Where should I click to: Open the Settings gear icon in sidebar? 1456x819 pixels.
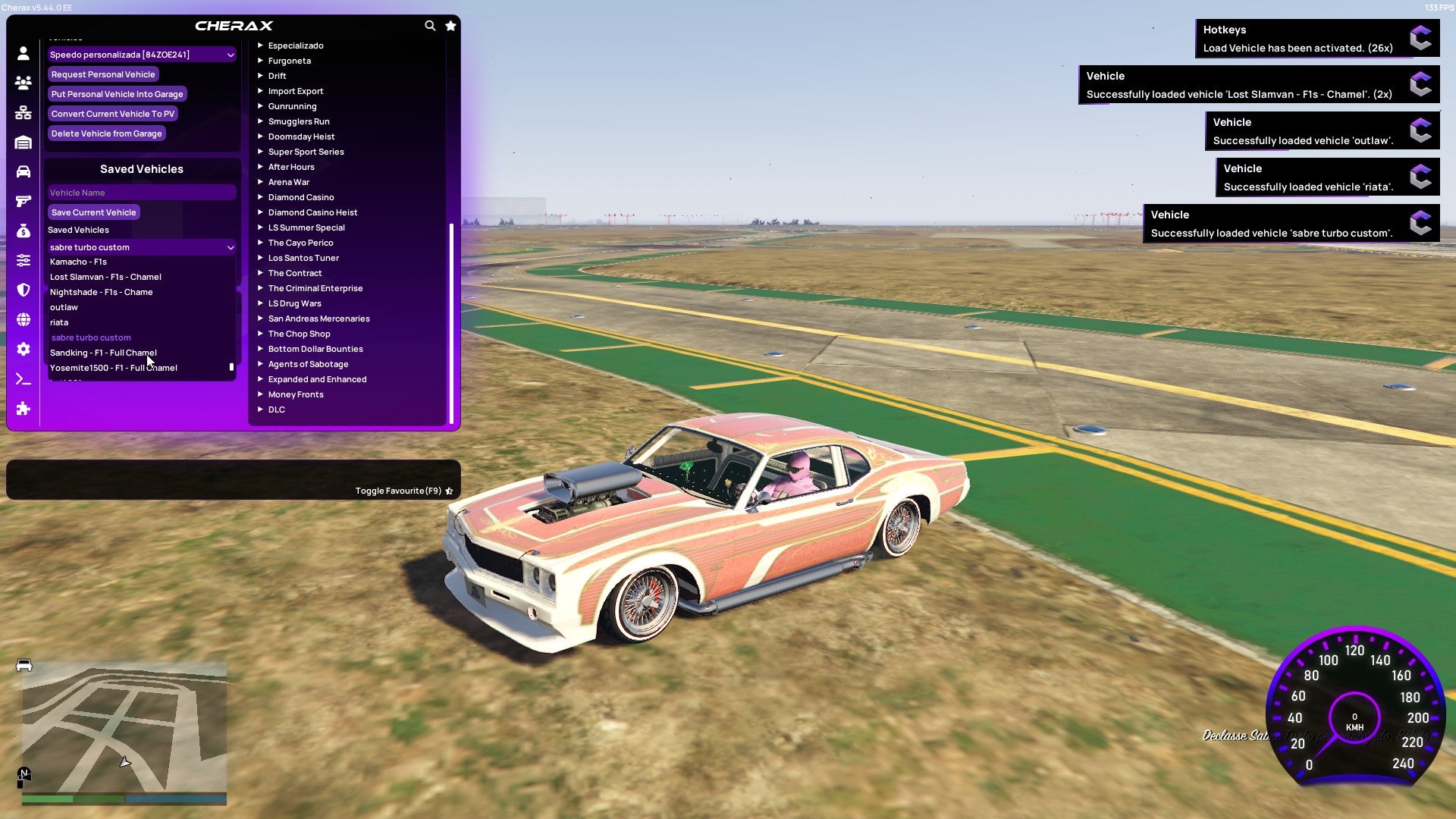(23, 348)
